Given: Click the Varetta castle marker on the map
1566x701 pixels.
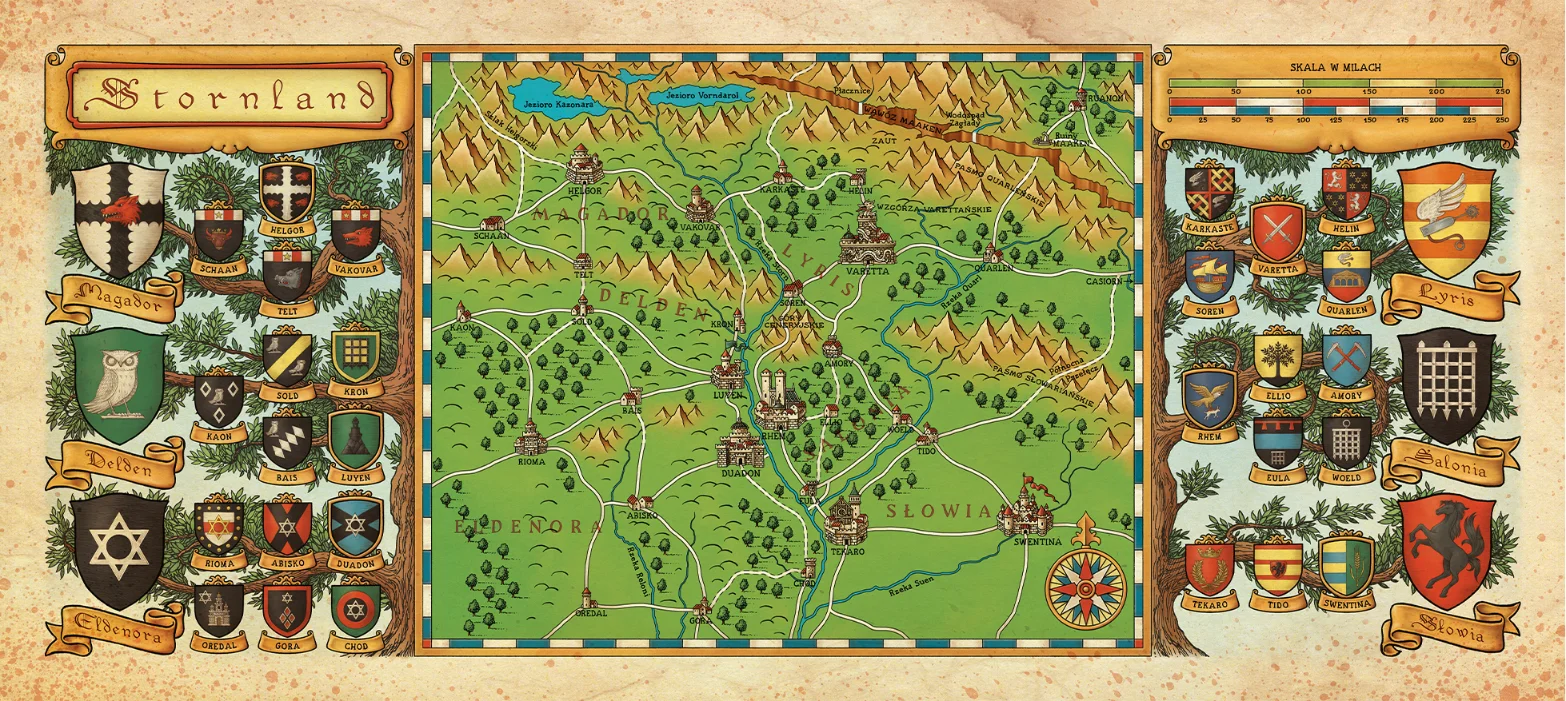Looking at the screenshot, I should [x=867, y=238].
